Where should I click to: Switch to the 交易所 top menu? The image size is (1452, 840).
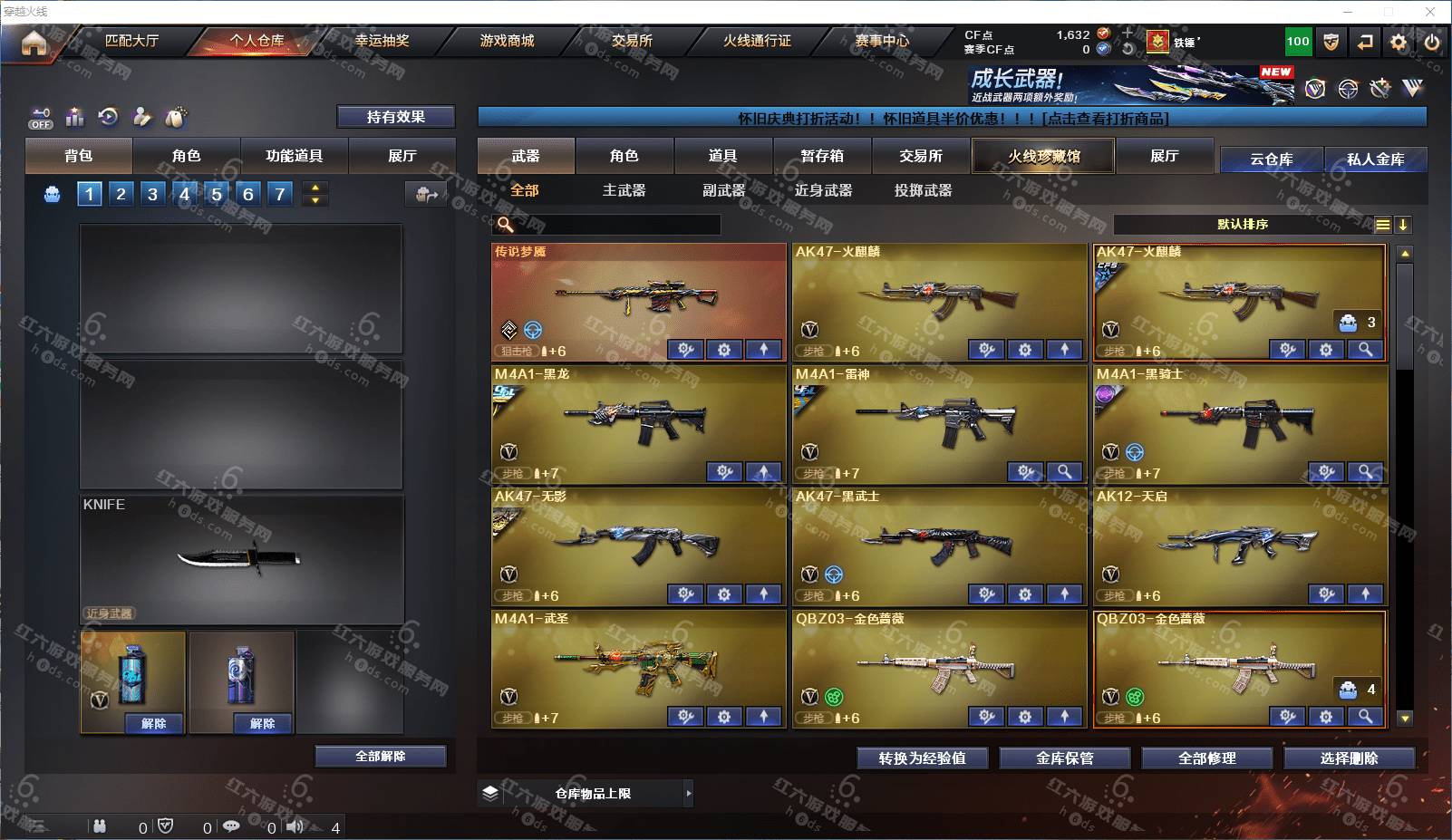(x=632, y=41)
